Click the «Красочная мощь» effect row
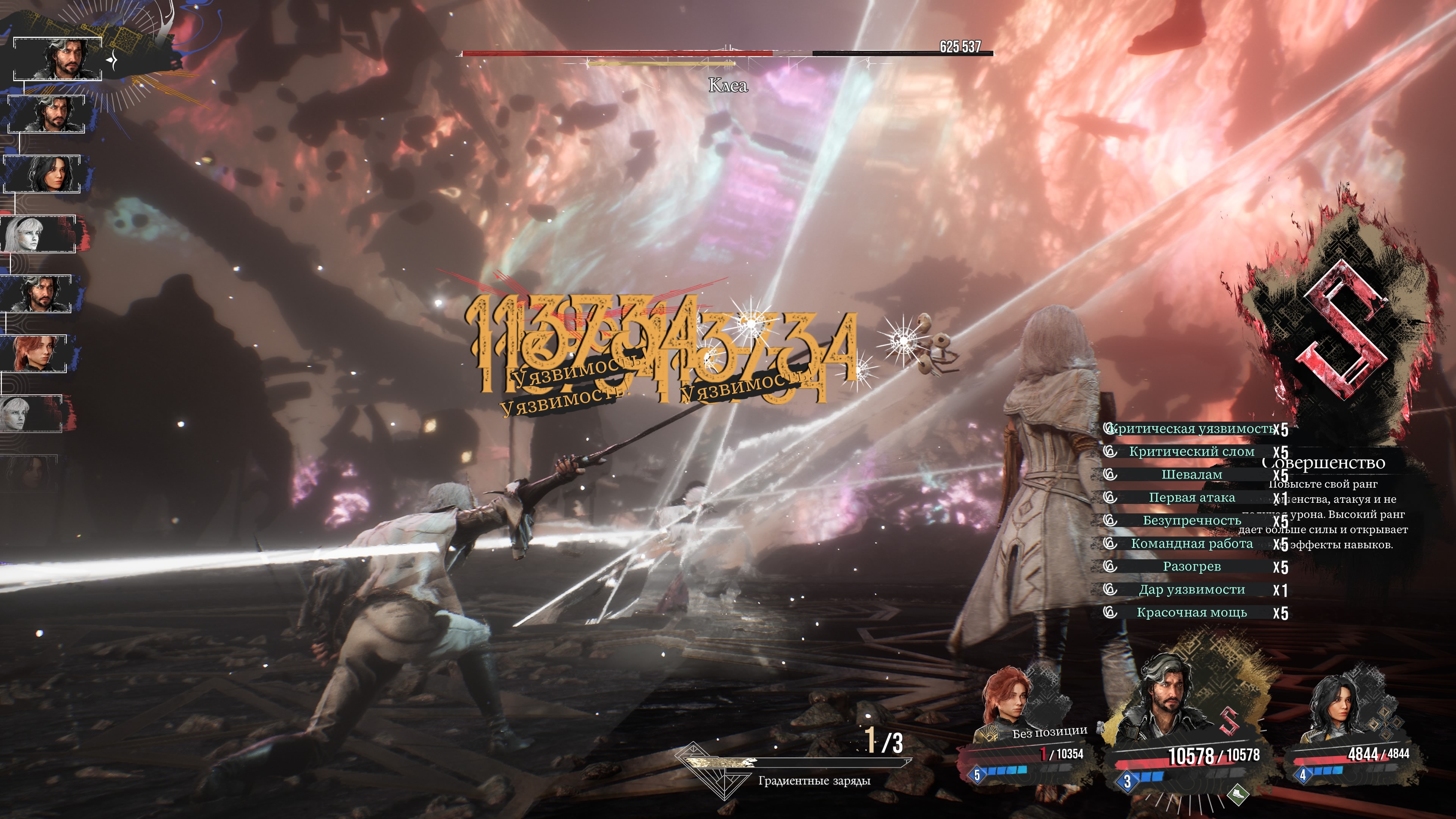The height and width of the screenshot is (819, 1456). (x=1191, y=613)
